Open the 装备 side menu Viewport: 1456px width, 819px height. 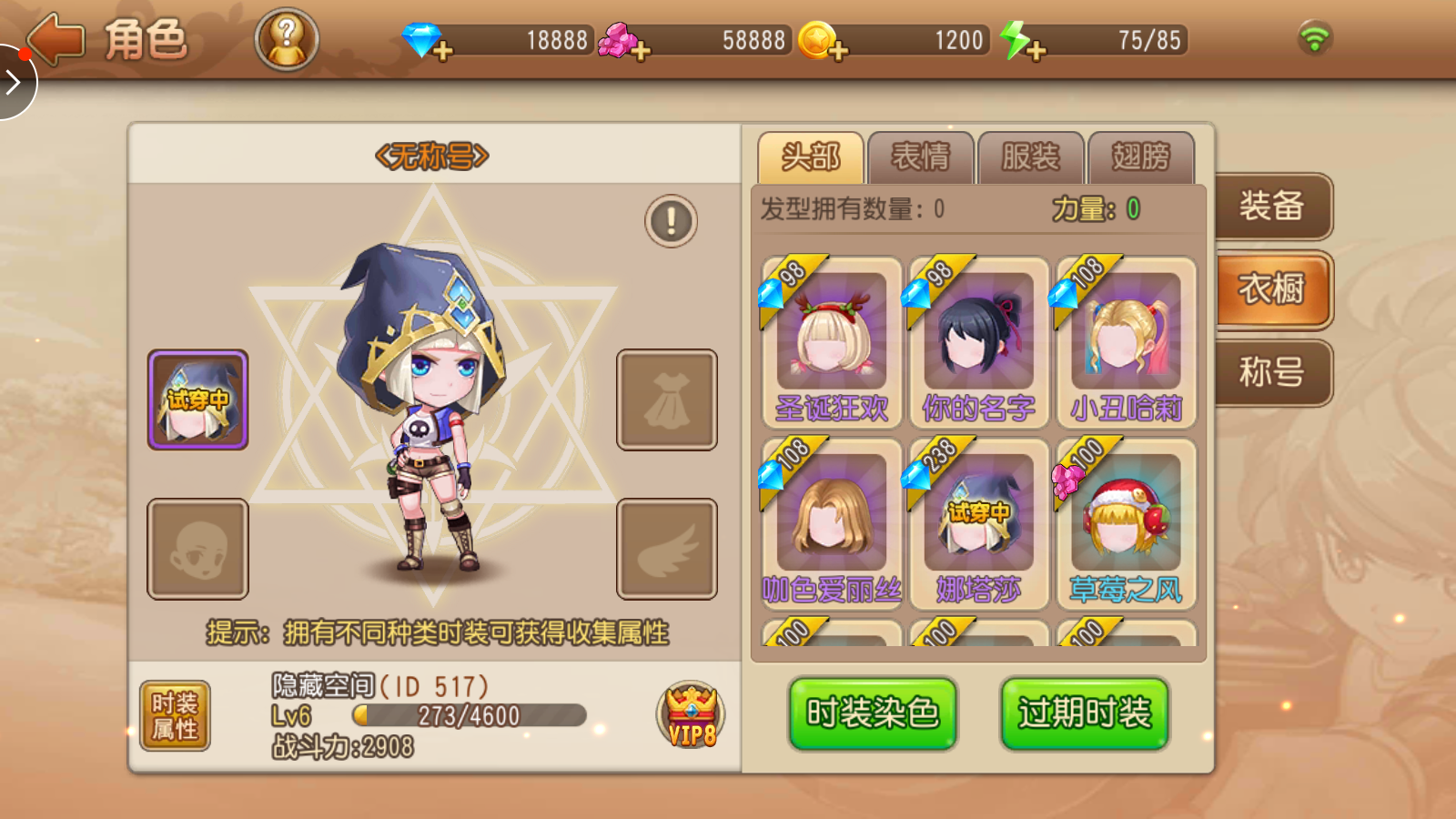coord(1272,207)
